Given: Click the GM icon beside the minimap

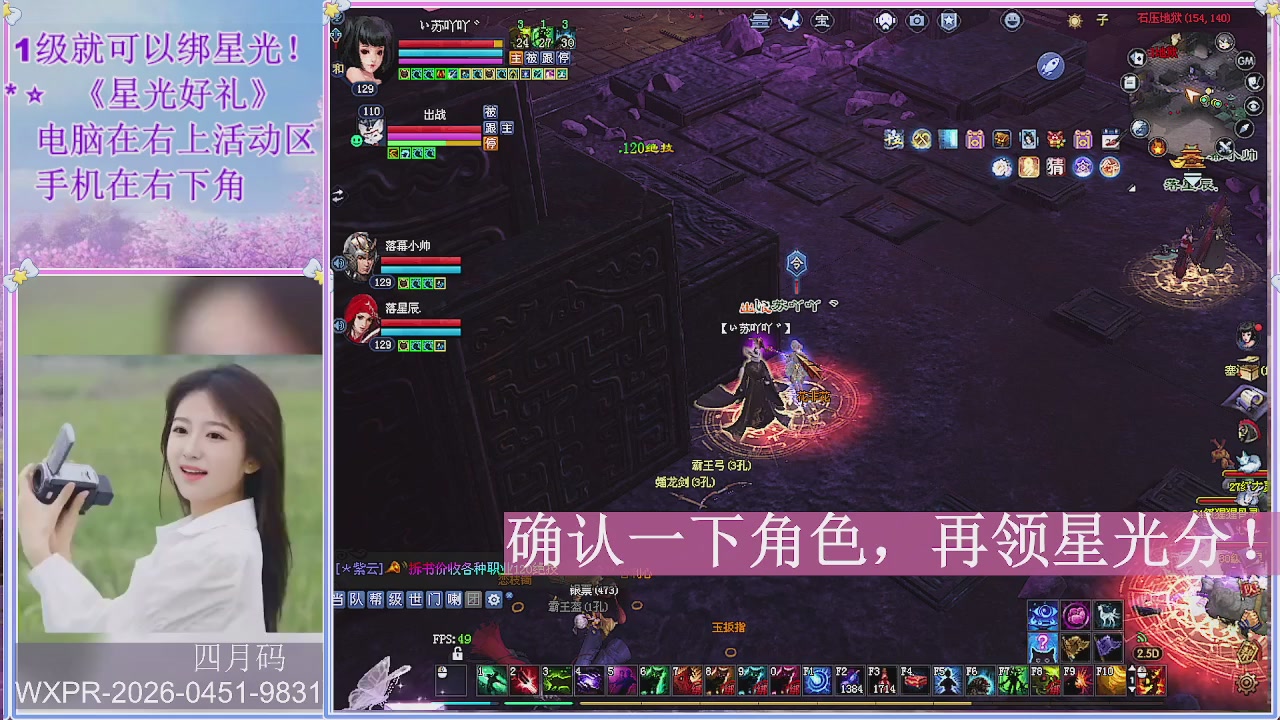Looking at the screenshot, I should tap(1244, 61).
